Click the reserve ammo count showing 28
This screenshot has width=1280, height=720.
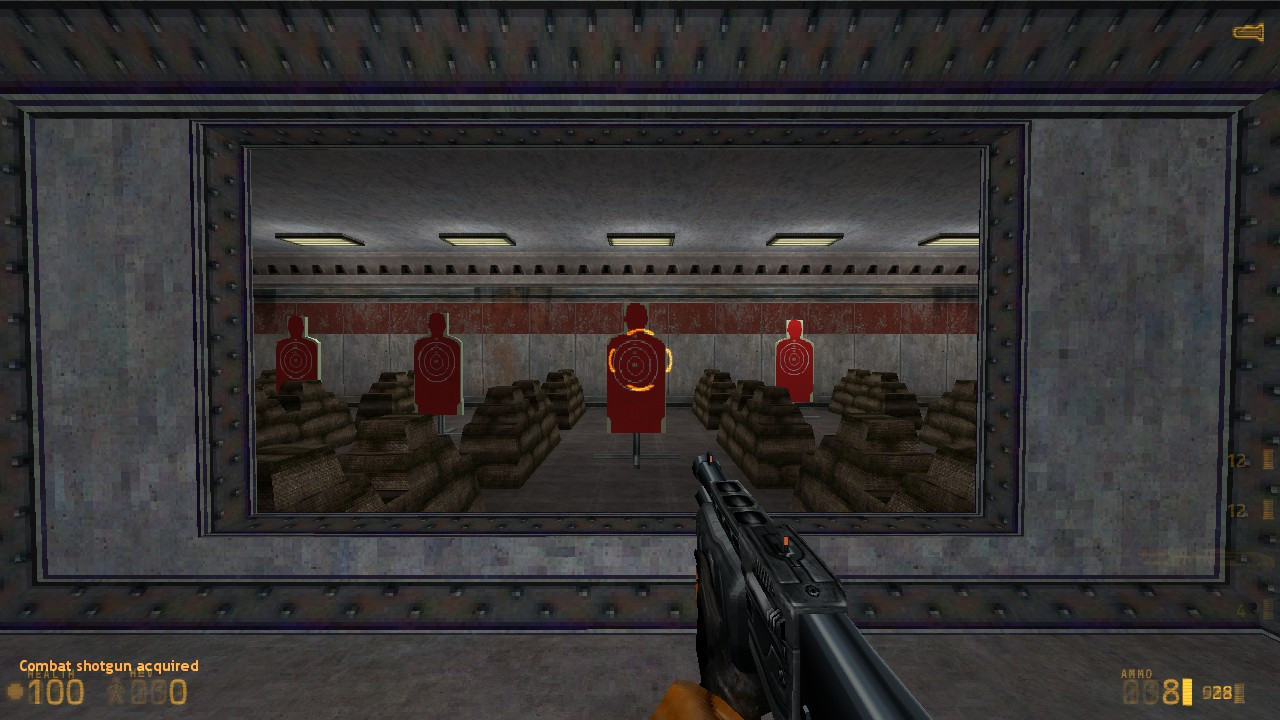[1220, 692]
